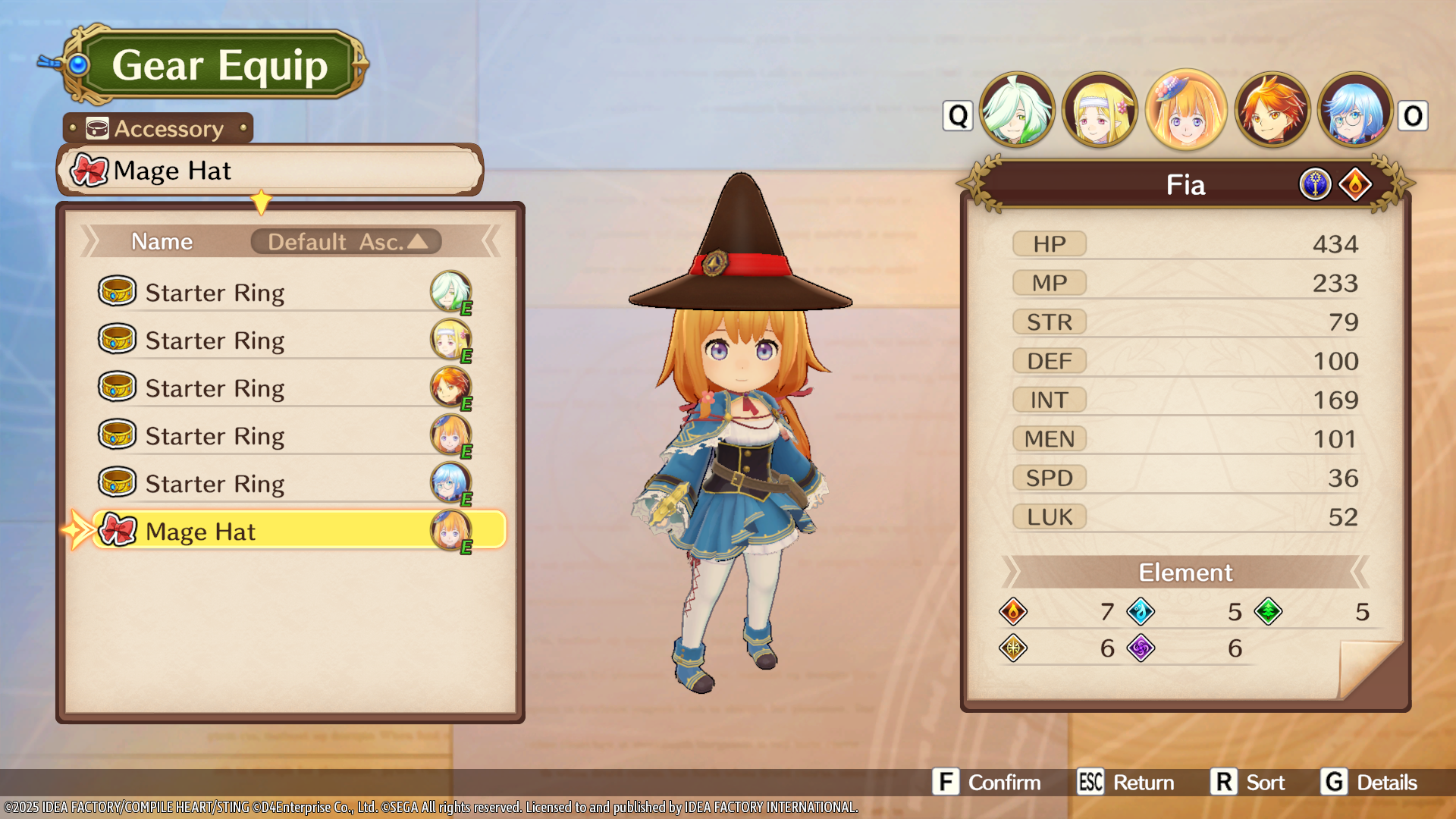
Task: Return to the previous menu
Action: (x=1126, y=783)
